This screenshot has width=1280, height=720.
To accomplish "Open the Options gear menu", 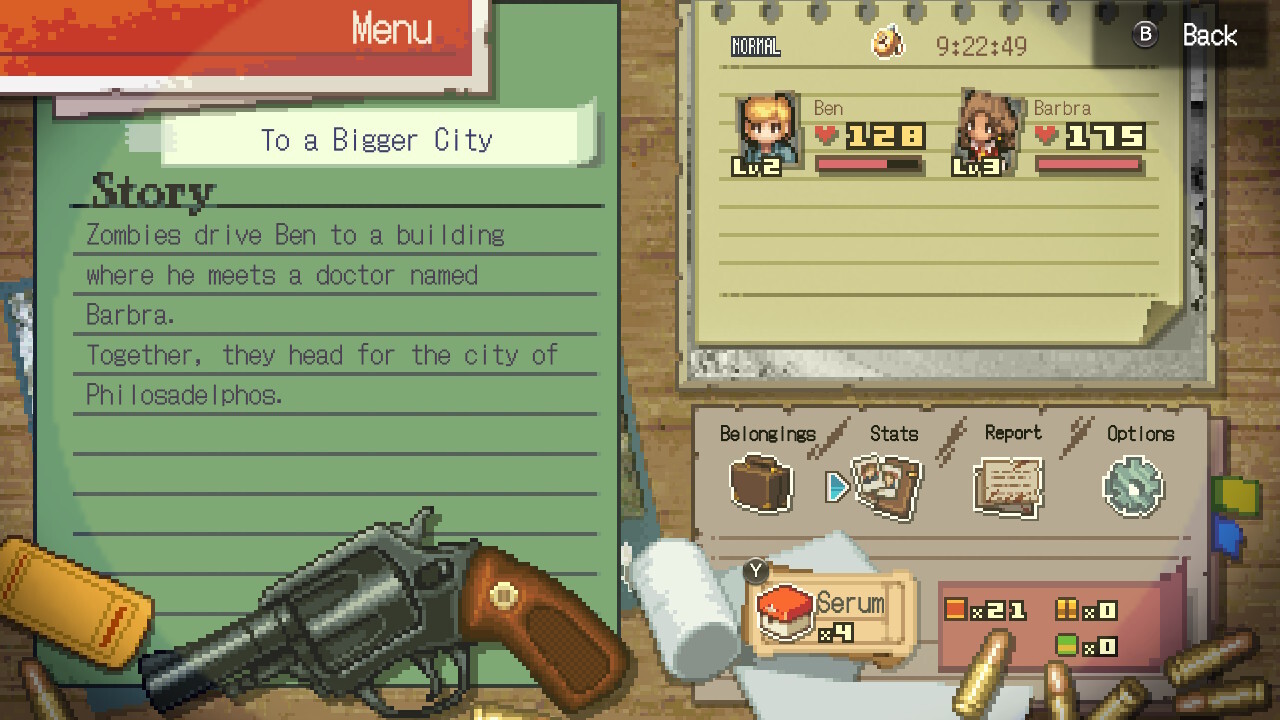I will tap(1133, 487).
